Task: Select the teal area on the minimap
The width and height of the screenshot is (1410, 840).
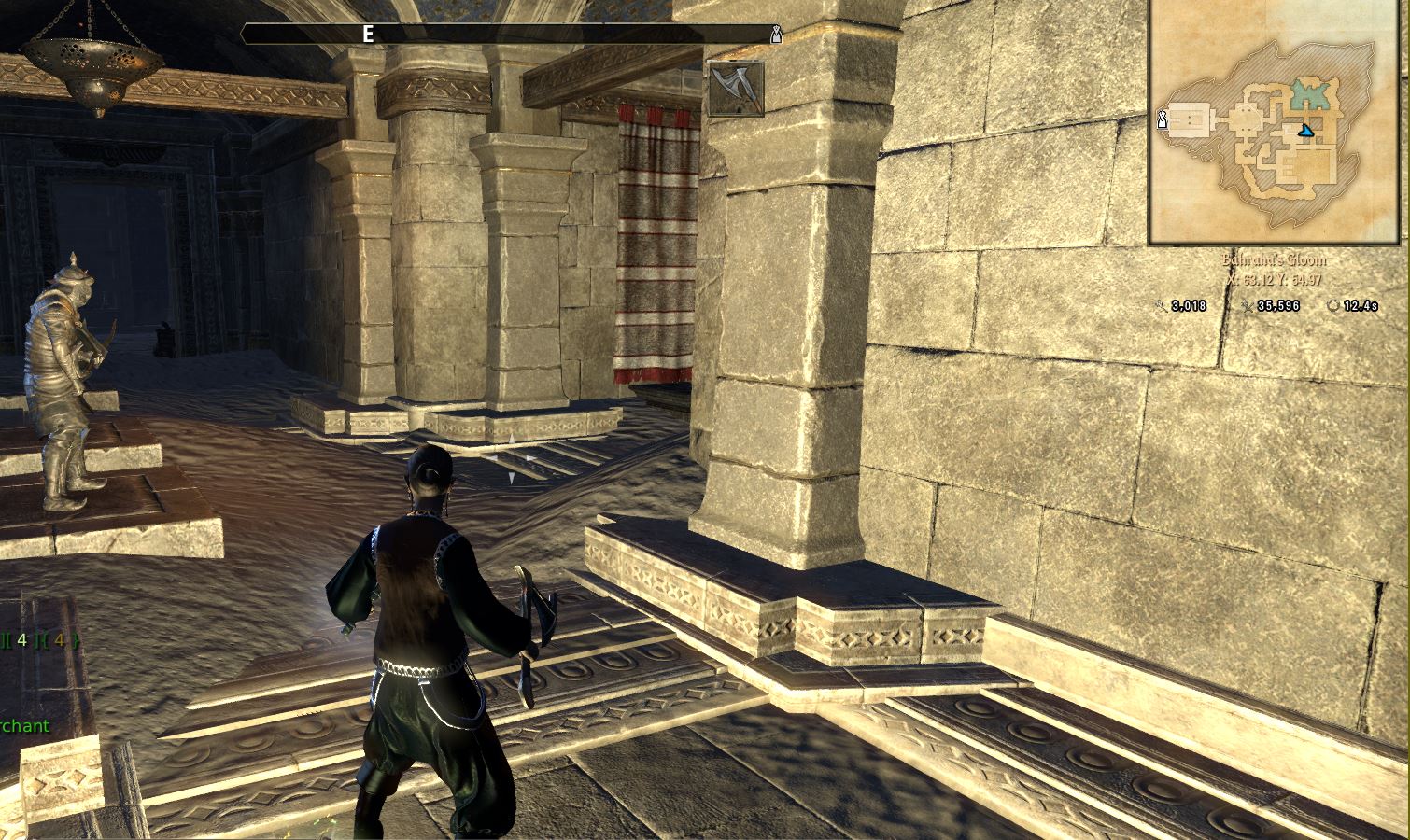Action: point(1311,95)
